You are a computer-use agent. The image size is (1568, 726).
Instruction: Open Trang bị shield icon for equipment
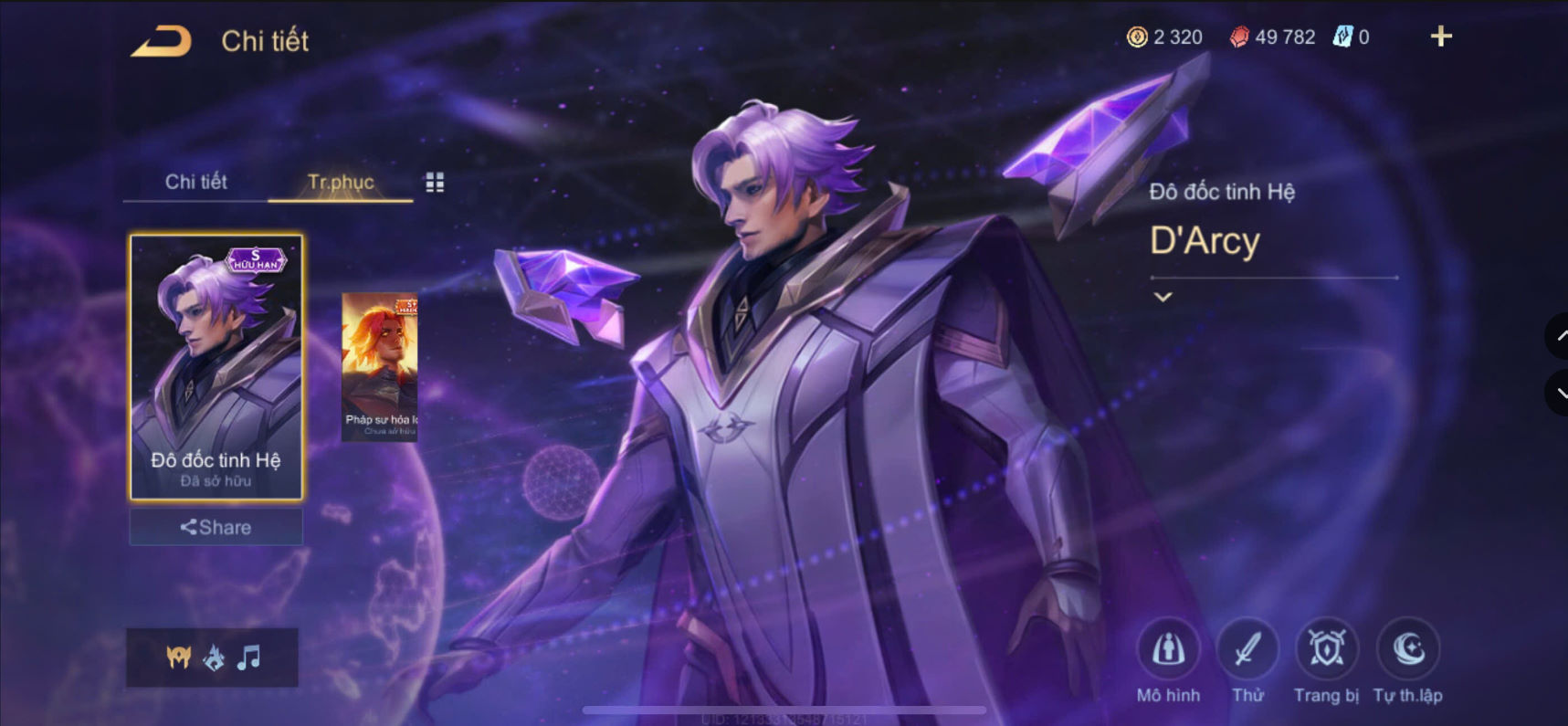(1327, 649)
